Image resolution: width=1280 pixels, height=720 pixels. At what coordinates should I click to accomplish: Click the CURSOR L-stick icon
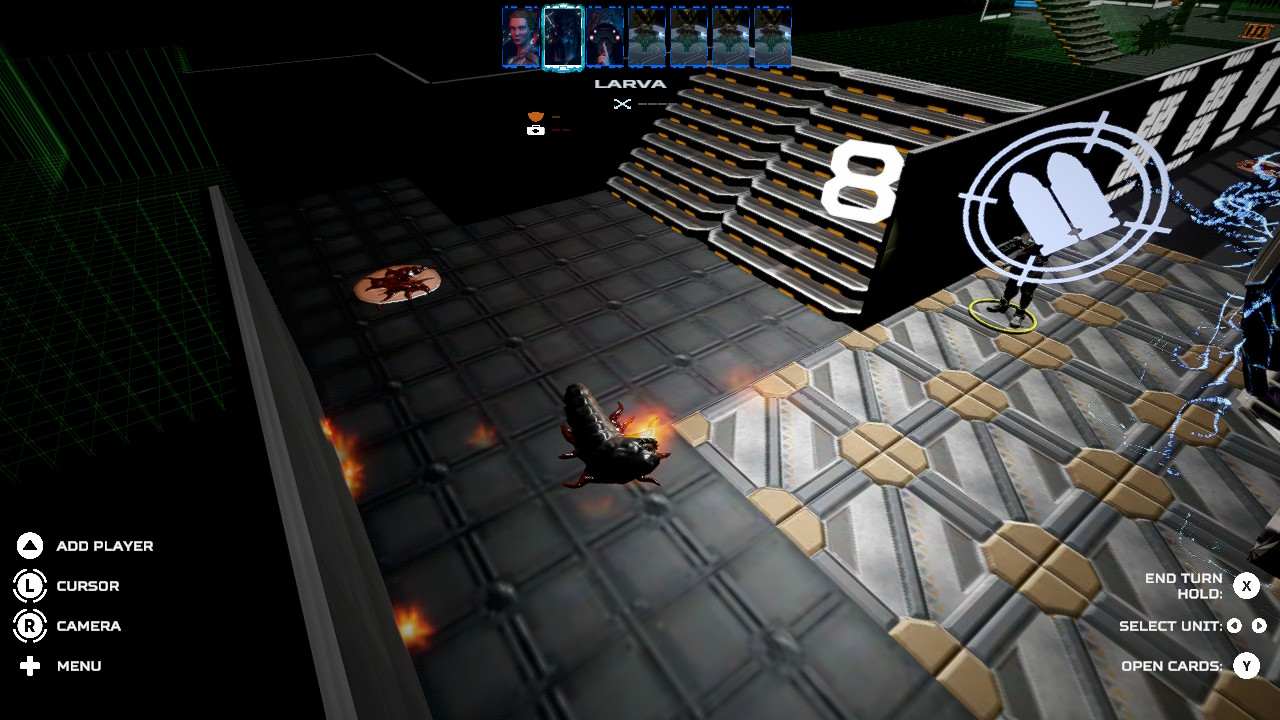pos(30,586)
